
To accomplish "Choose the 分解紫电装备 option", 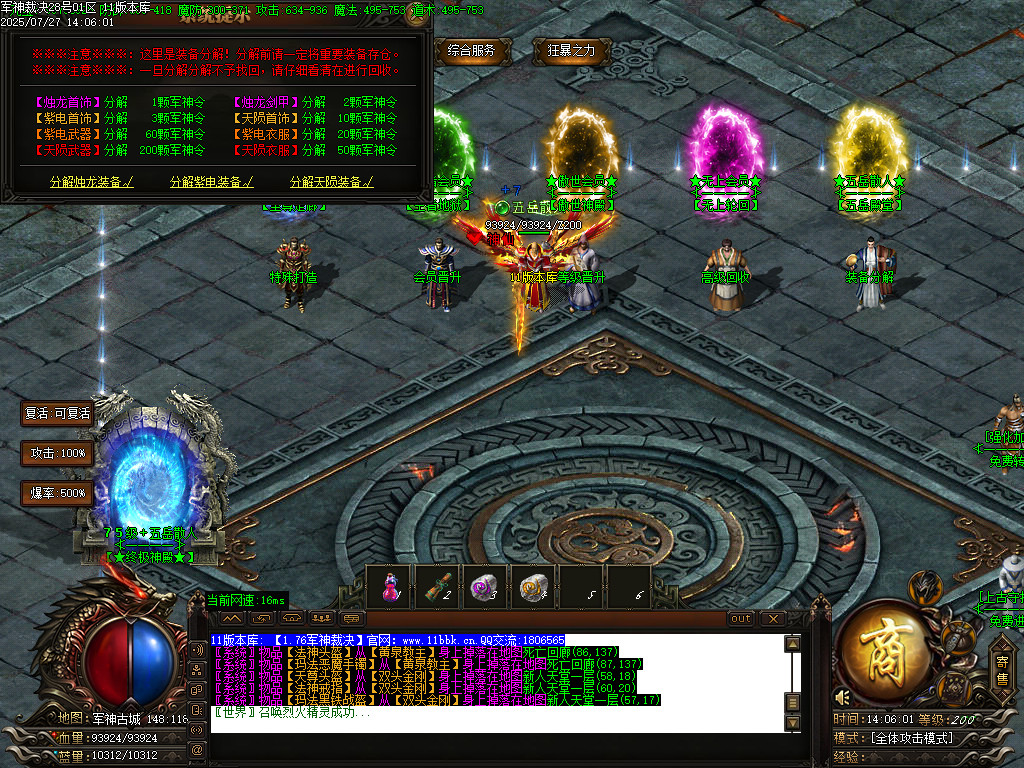I will click(212, 182).
